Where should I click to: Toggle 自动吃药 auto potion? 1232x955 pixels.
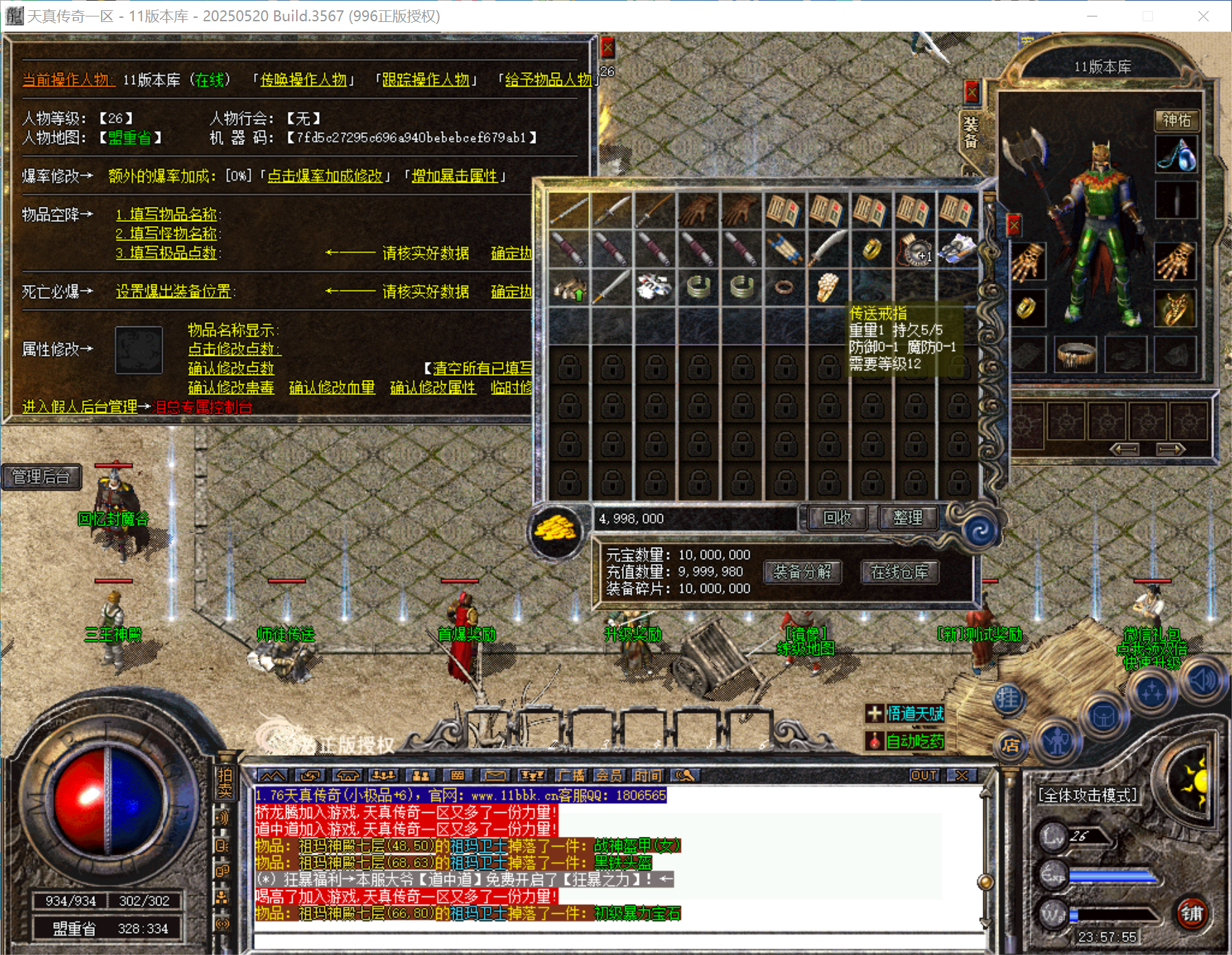coord(914,741)
